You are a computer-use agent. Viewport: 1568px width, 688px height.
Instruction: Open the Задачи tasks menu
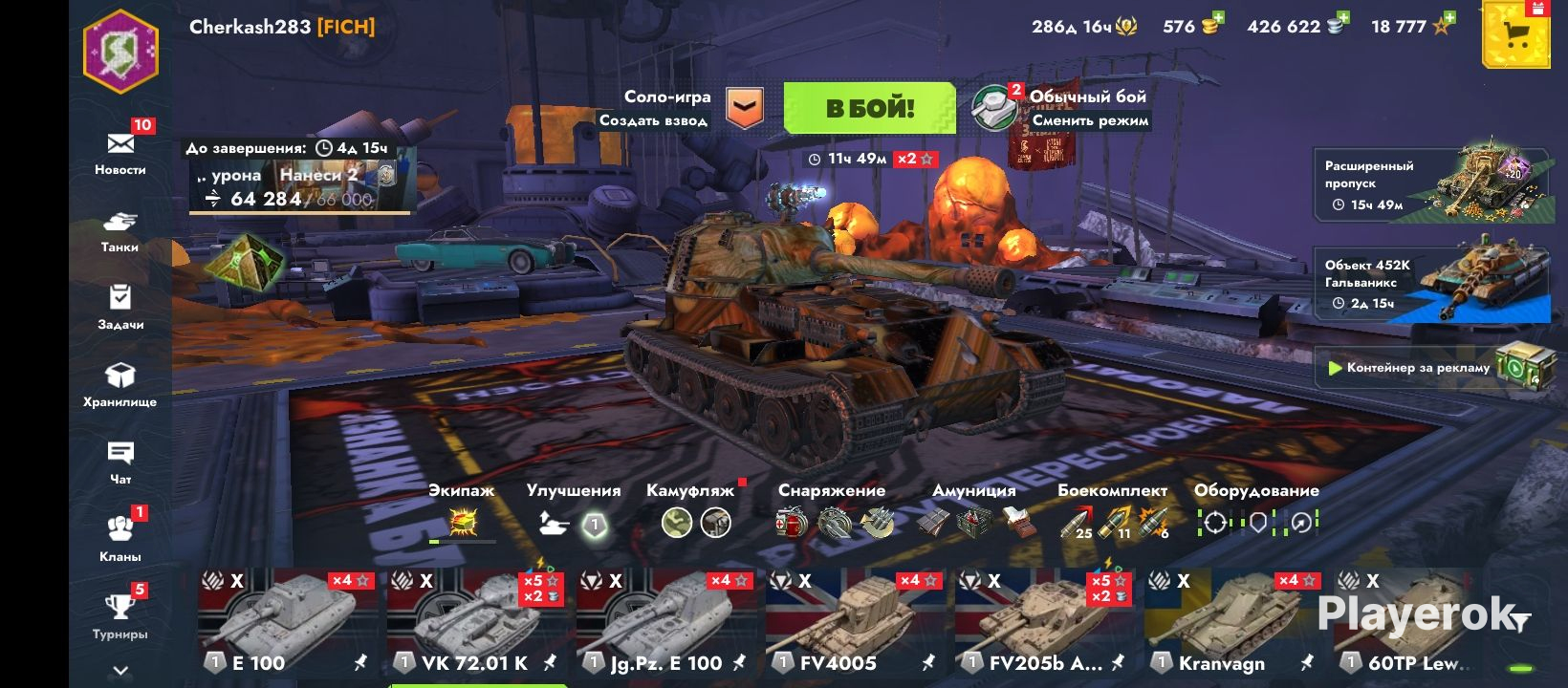tap(120, 306)
